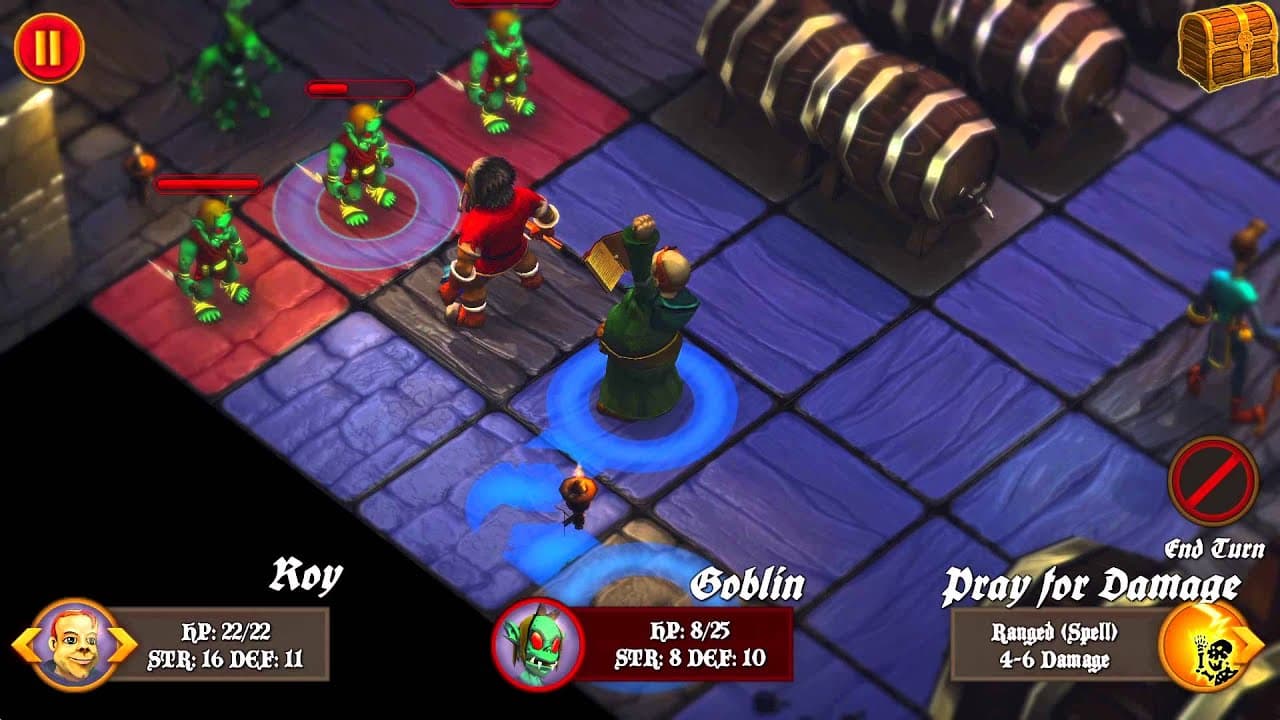Click the torch-carrying goblin on blue tiles
The width and height of the screenshot is (1280, 720).
tap(578, 496)
